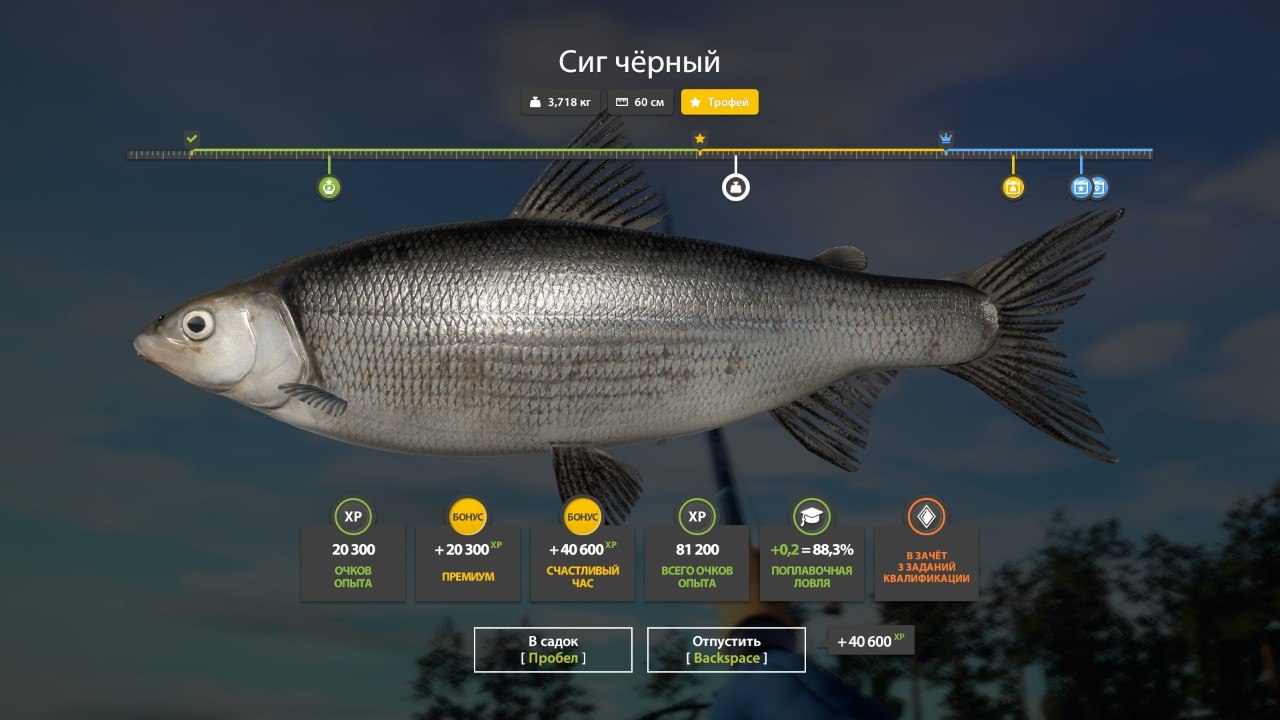Click the green XP icon above Очков опыта

coord(352,518)
